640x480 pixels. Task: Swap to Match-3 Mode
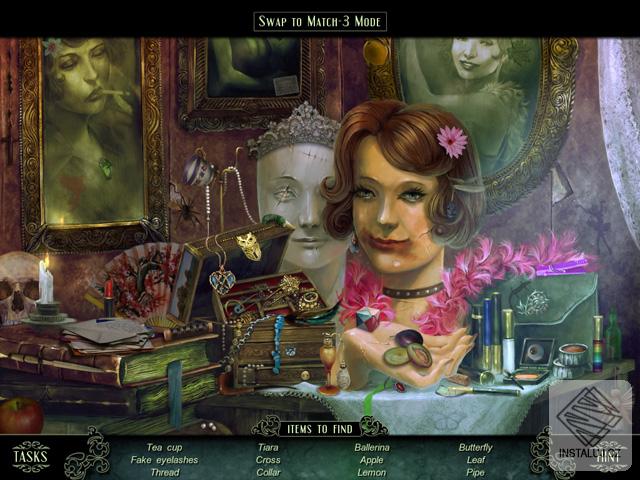(320, 21)
